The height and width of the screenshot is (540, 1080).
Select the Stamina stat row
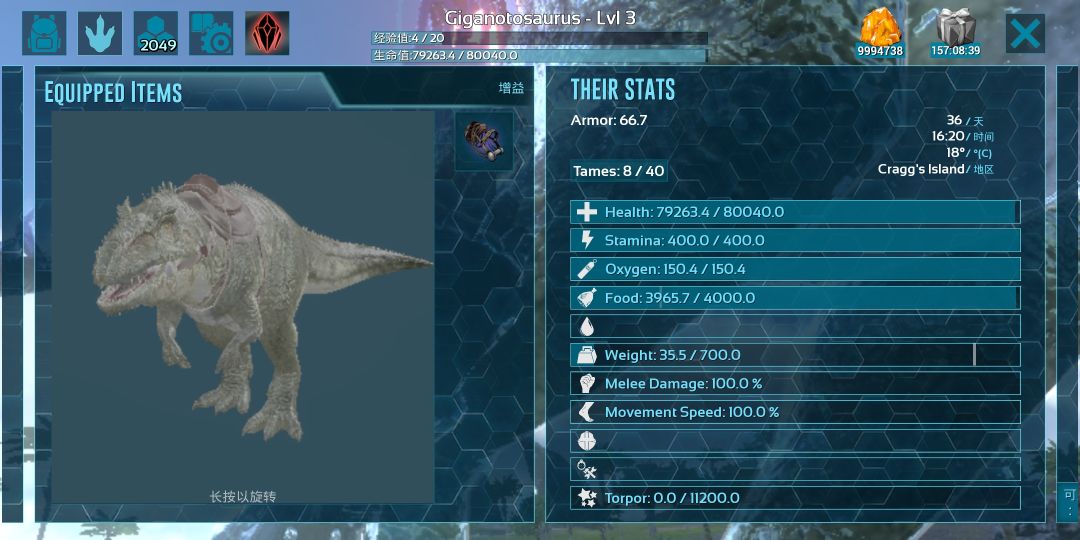coord(795,240)
